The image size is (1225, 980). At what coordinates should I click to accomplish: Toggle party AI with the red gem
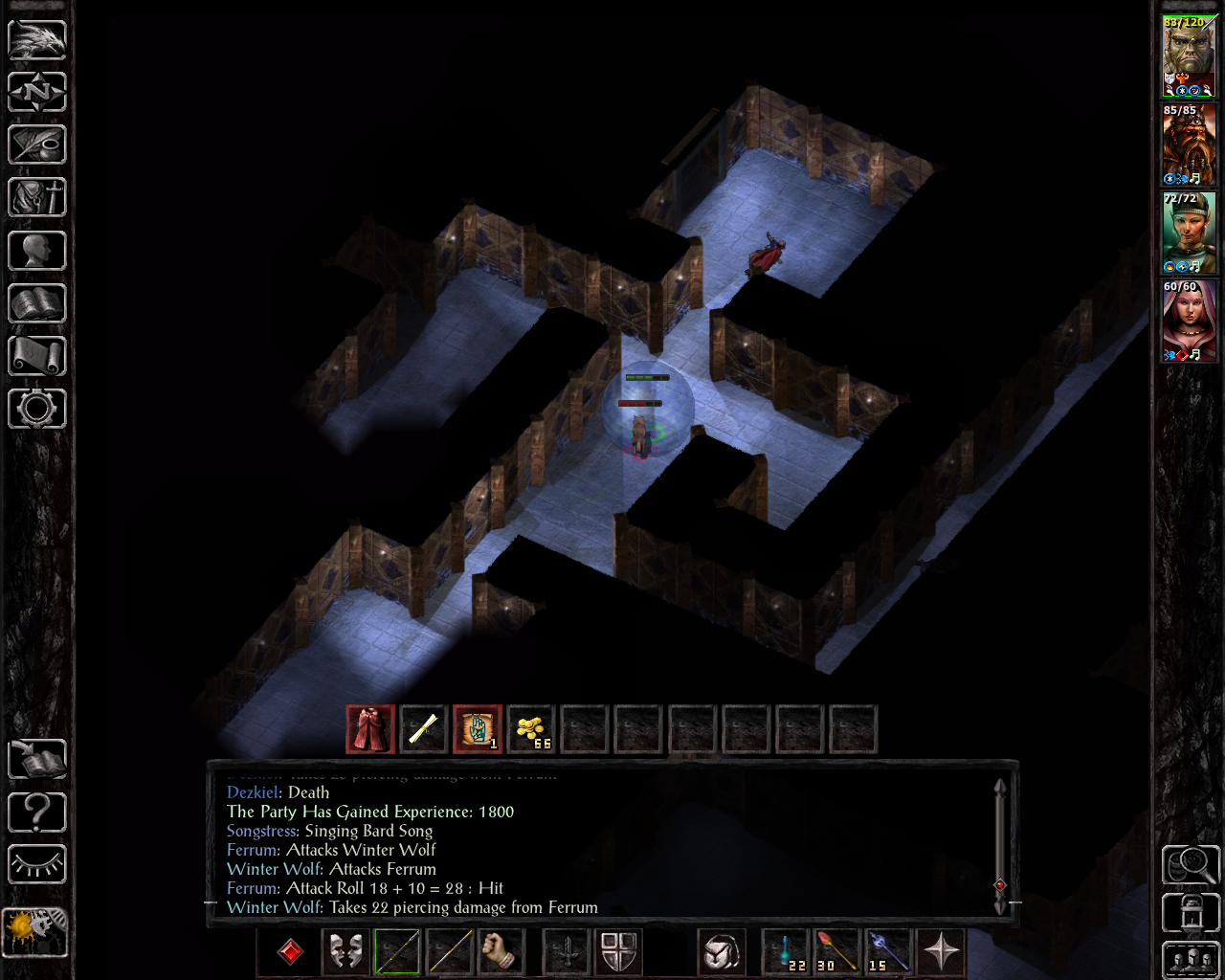[x=288, y=952]
